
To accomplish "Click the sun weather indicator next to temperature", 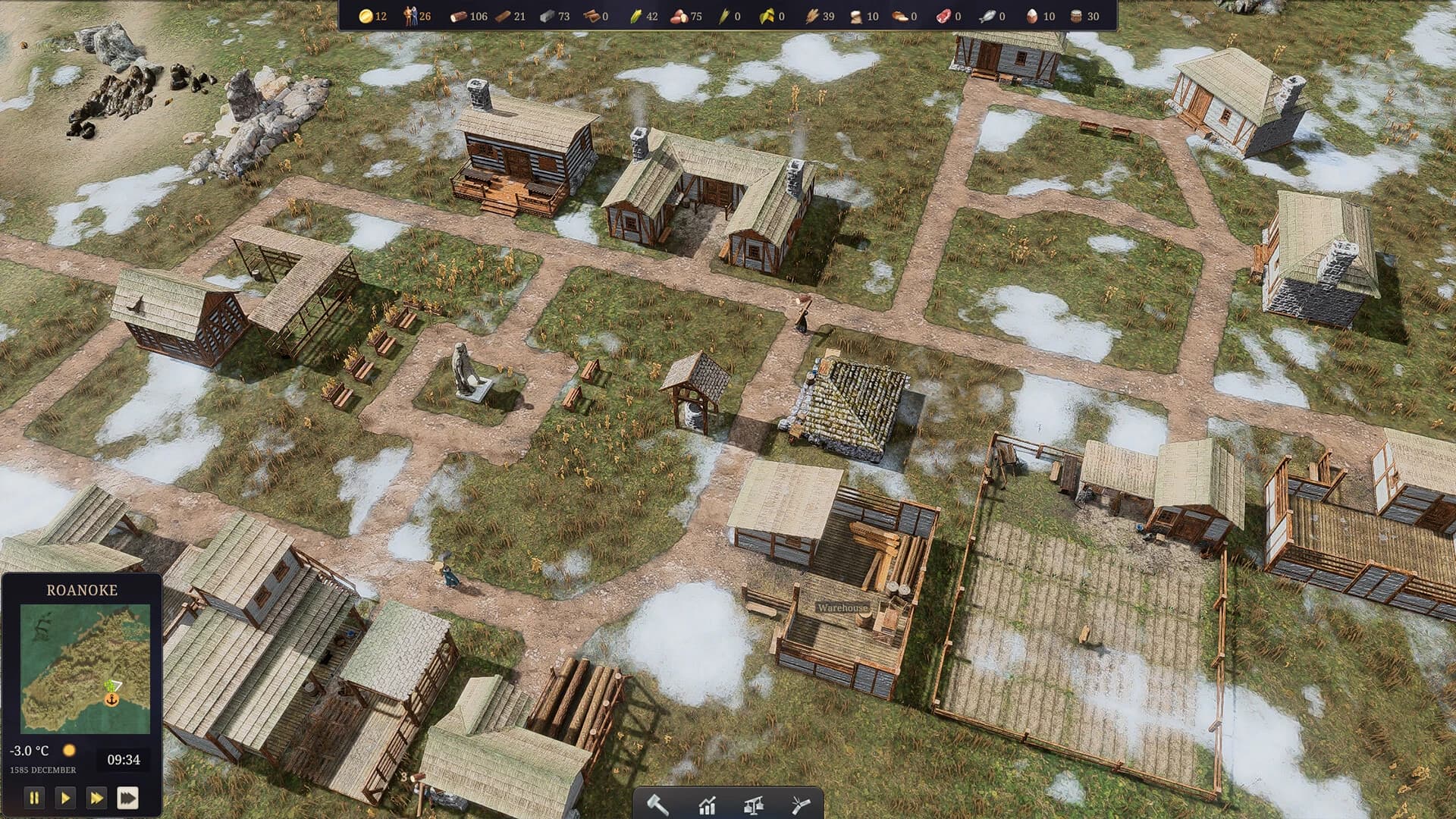I will [71, 748].
